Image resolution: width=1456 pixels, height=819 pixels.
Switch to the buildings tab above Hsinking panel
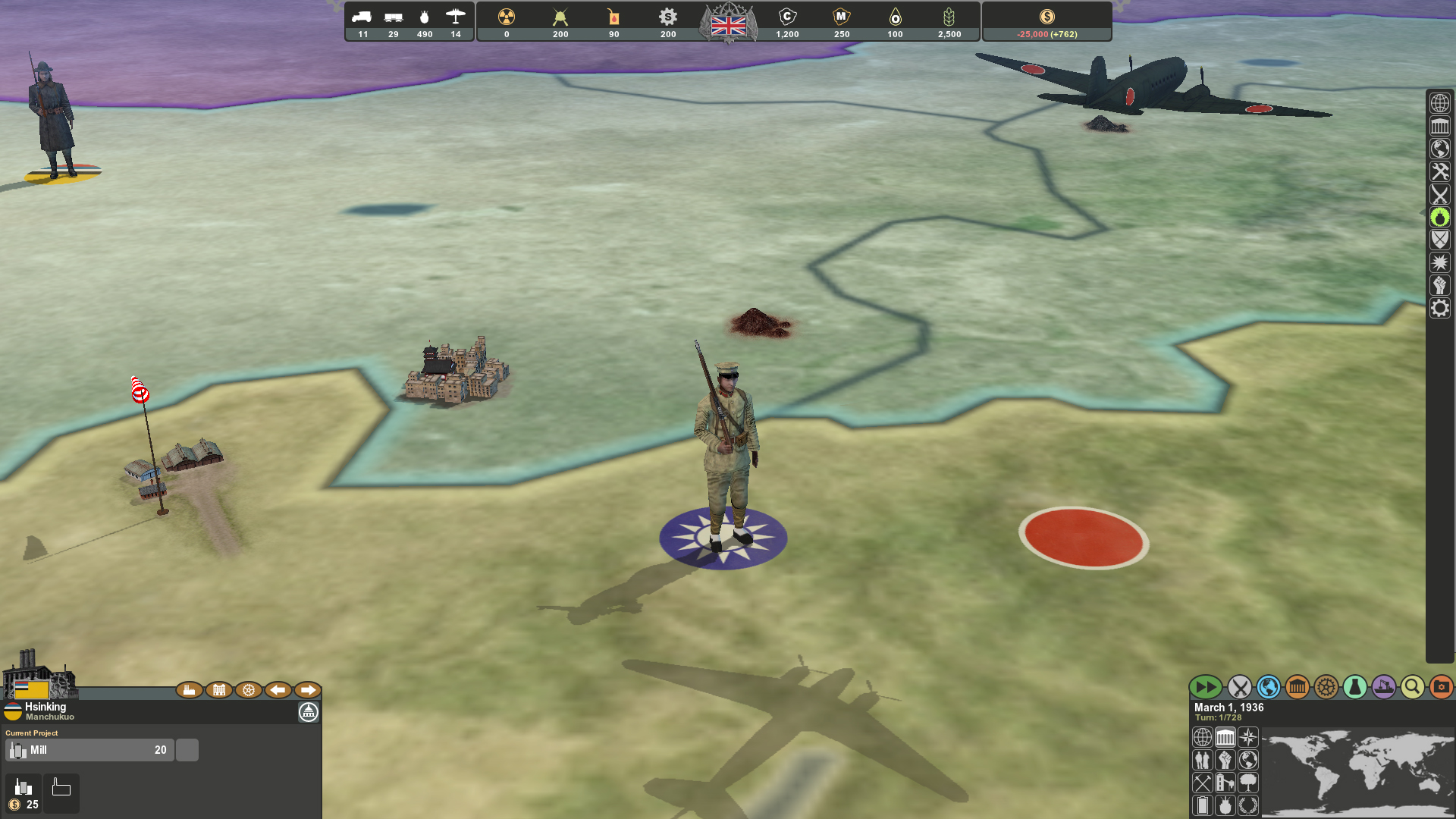point(219,690)
